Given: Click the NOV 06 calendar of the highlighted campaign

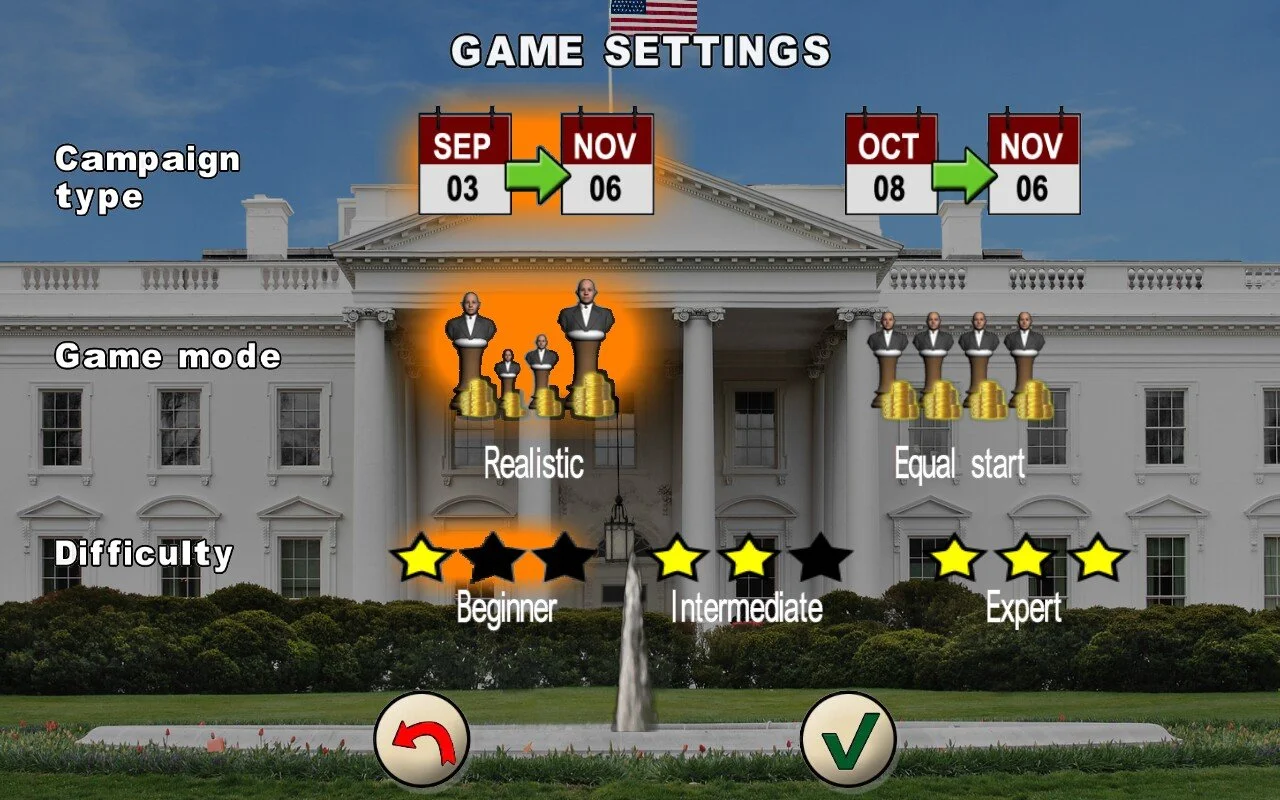Looking at the screenshot, I should tap(608, 165).
